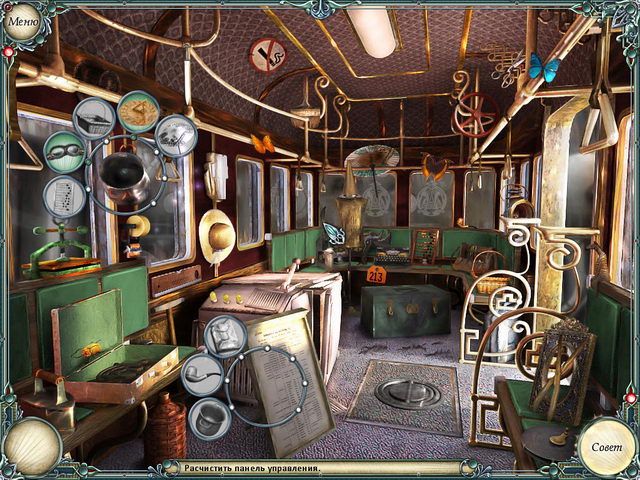
Task: Pick the typewriter item bubble
Action: (93, 117)
